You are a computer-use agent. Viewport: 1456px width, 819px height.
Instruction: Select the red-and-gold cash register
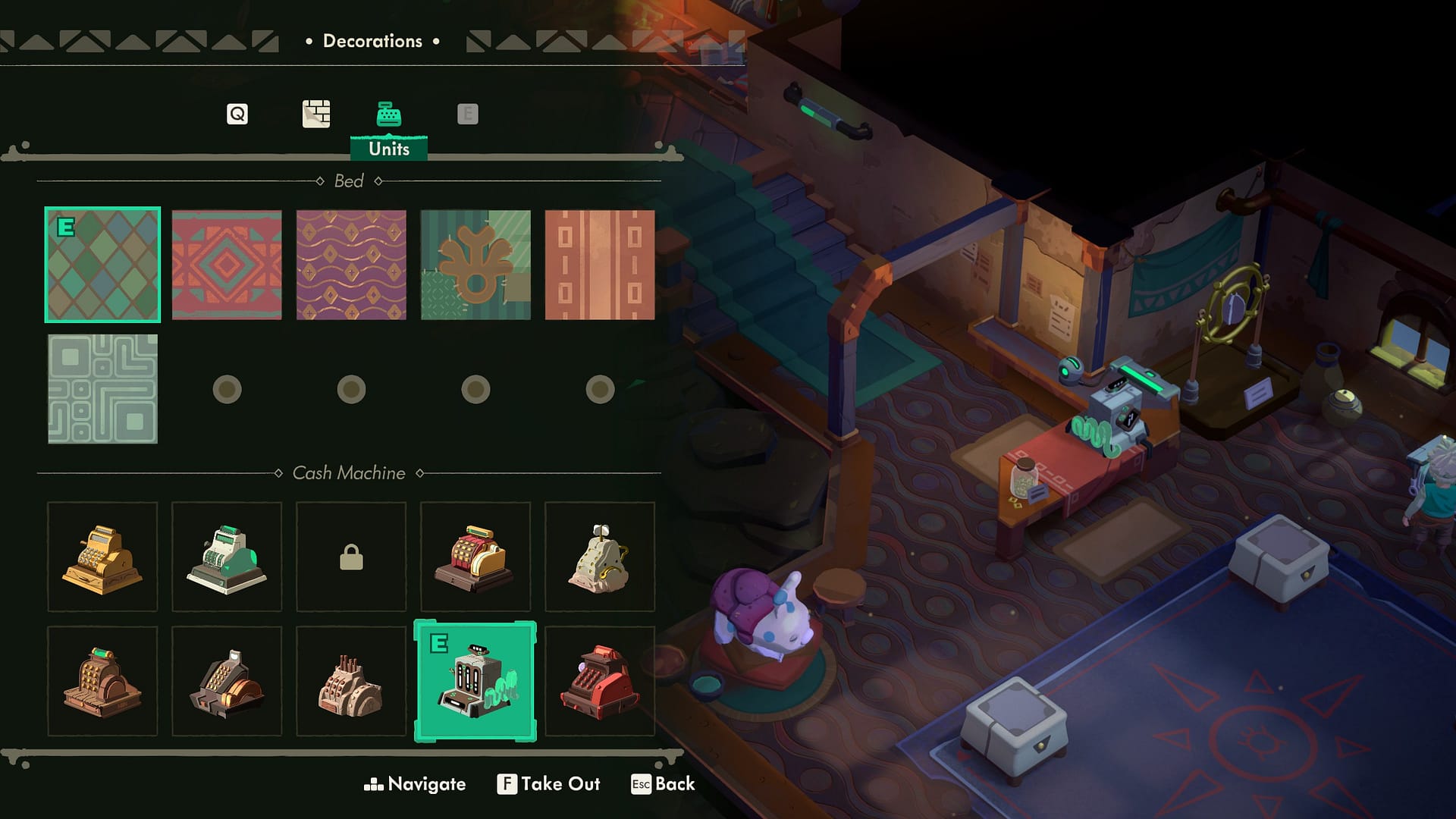[x=475, y=557]
